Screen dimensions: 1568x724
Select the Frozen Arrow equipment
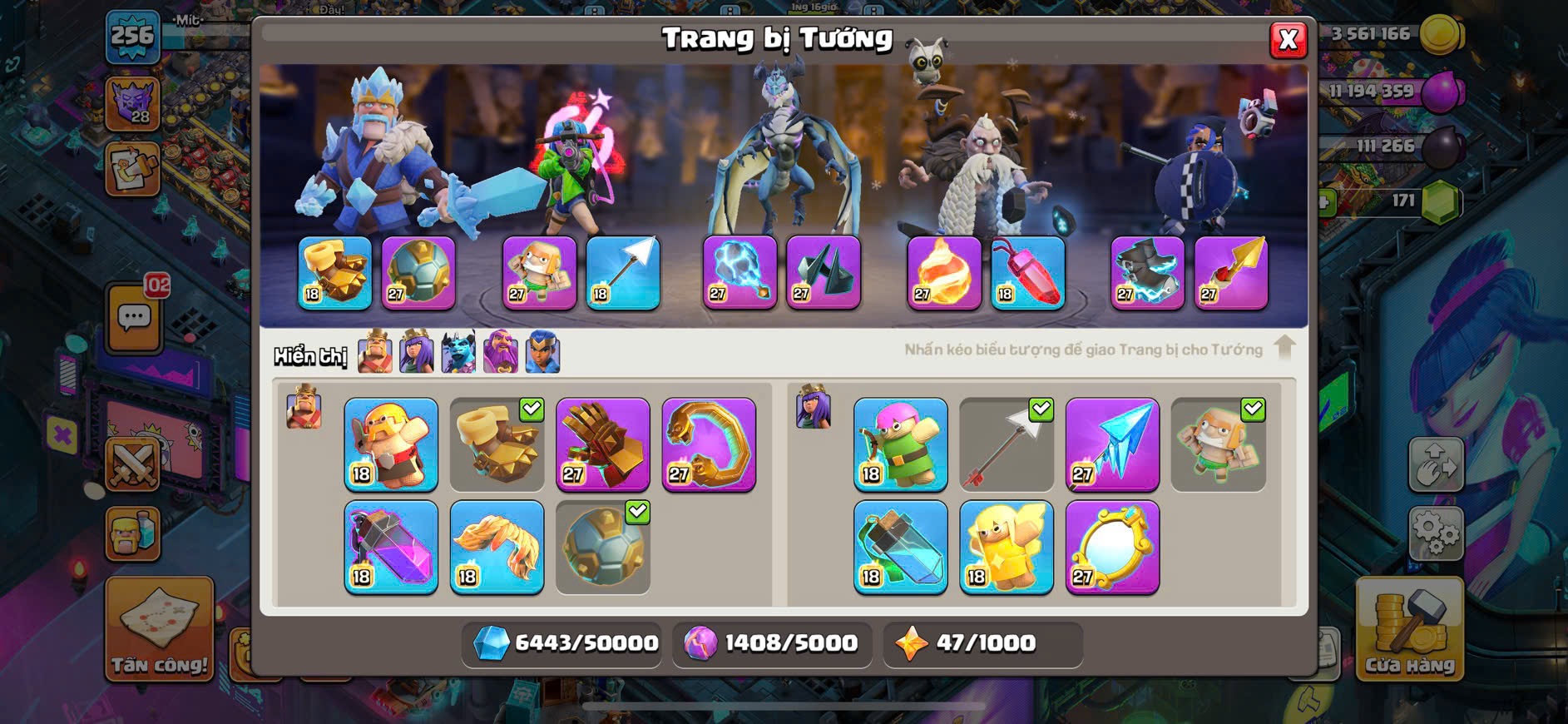(1112, 444)
